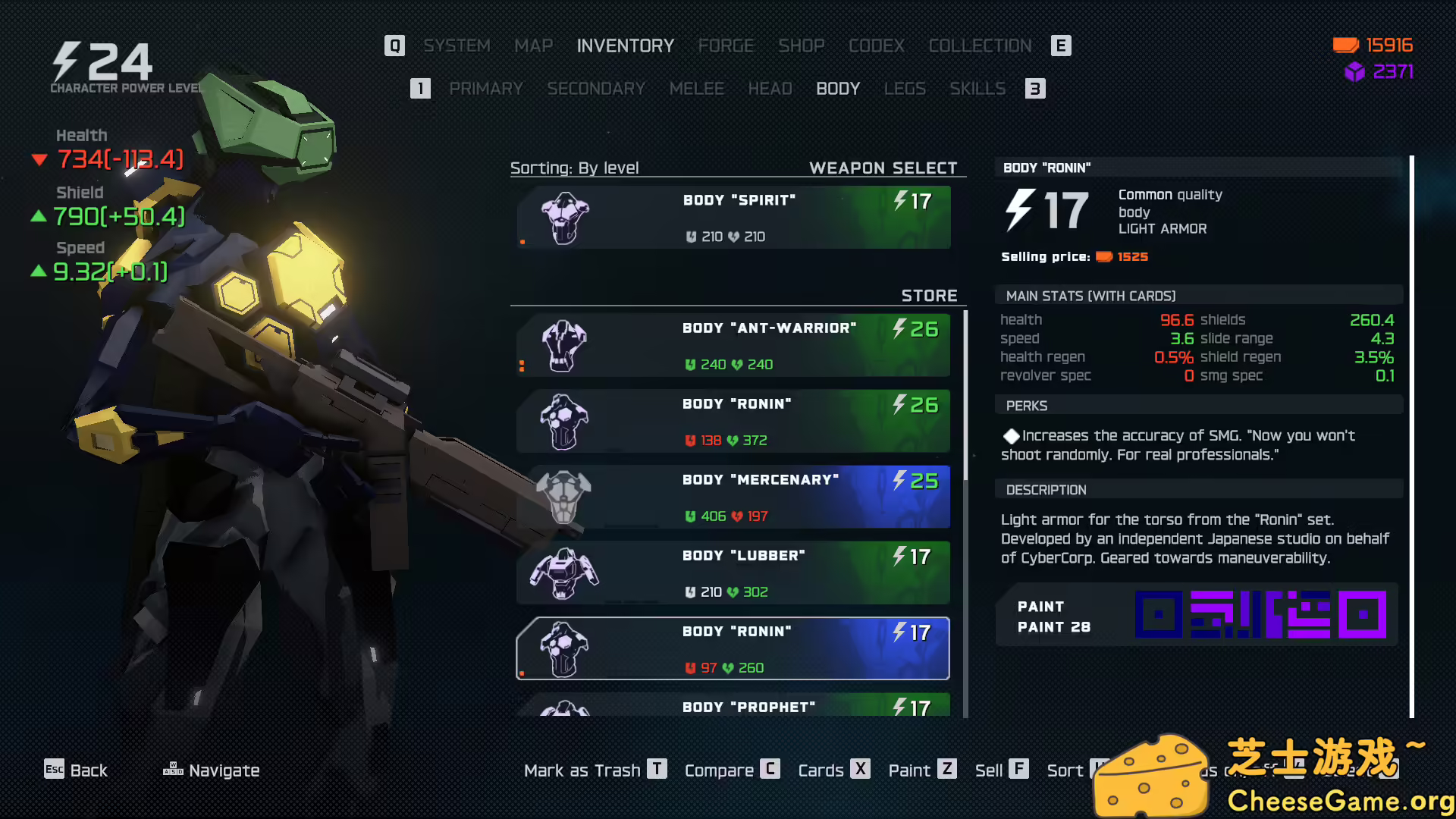Click the Esc Back key icon
Screen dimensions: 1456x819
pyautogui.click(x=53, y=770)
